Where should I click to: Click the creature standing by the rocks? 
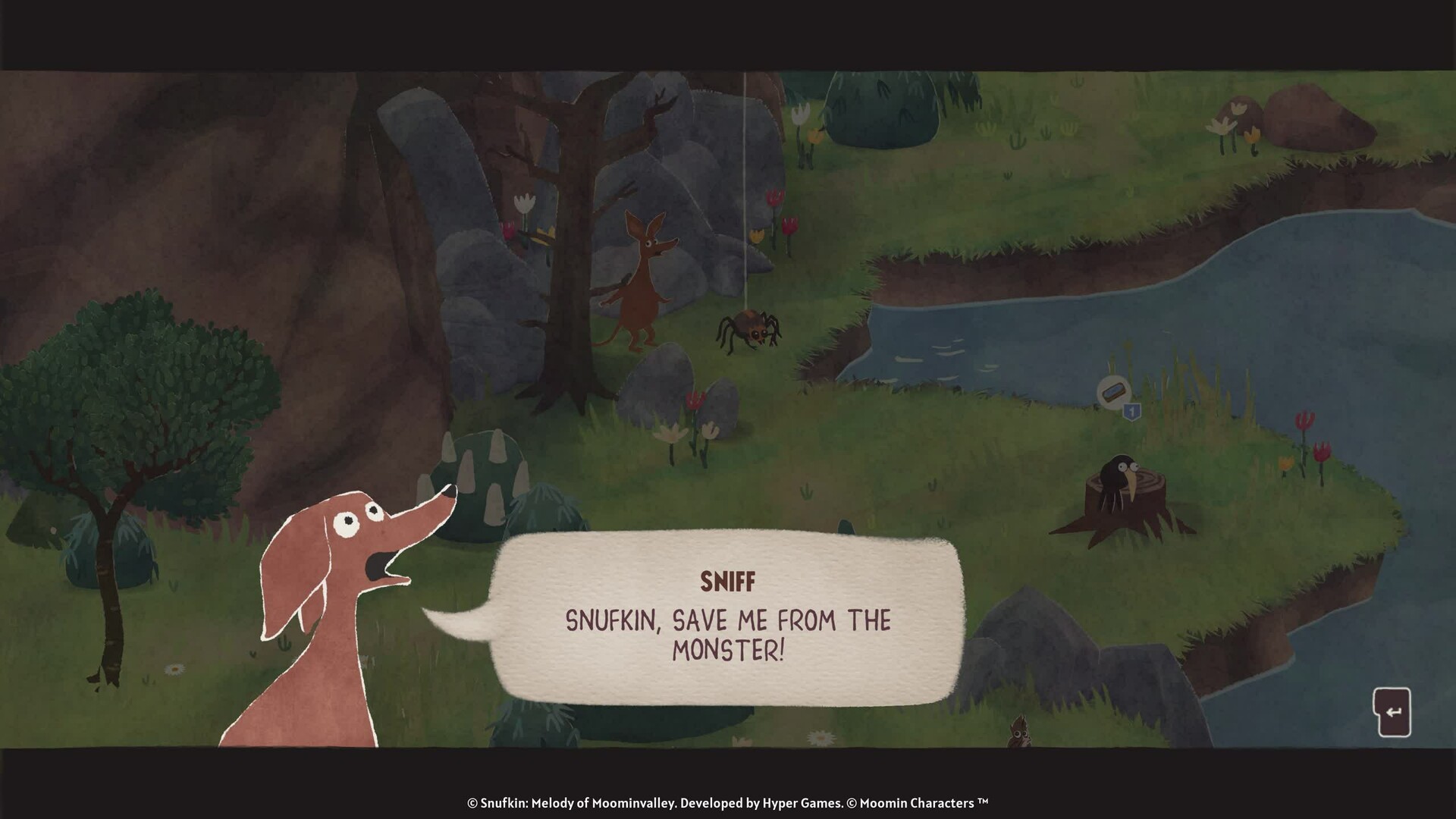(643, 281)
